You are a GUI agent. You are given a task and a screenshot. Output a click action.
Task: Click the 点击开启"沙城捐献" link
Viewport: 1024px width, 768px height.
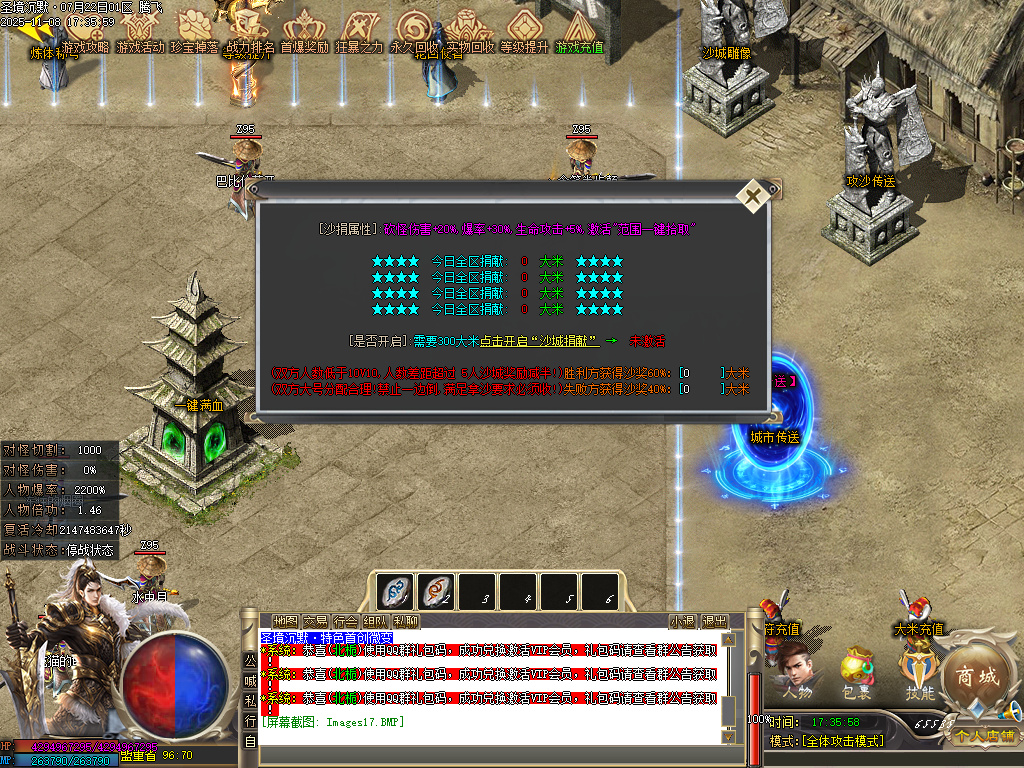[539, 341]
